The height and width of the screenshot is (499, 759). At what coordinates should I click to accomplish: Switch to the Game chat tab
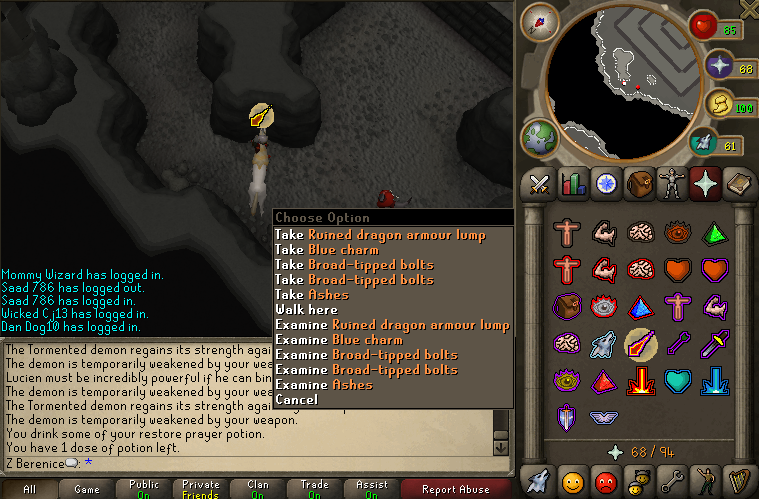pyautogui.click(x=86, y=489)
